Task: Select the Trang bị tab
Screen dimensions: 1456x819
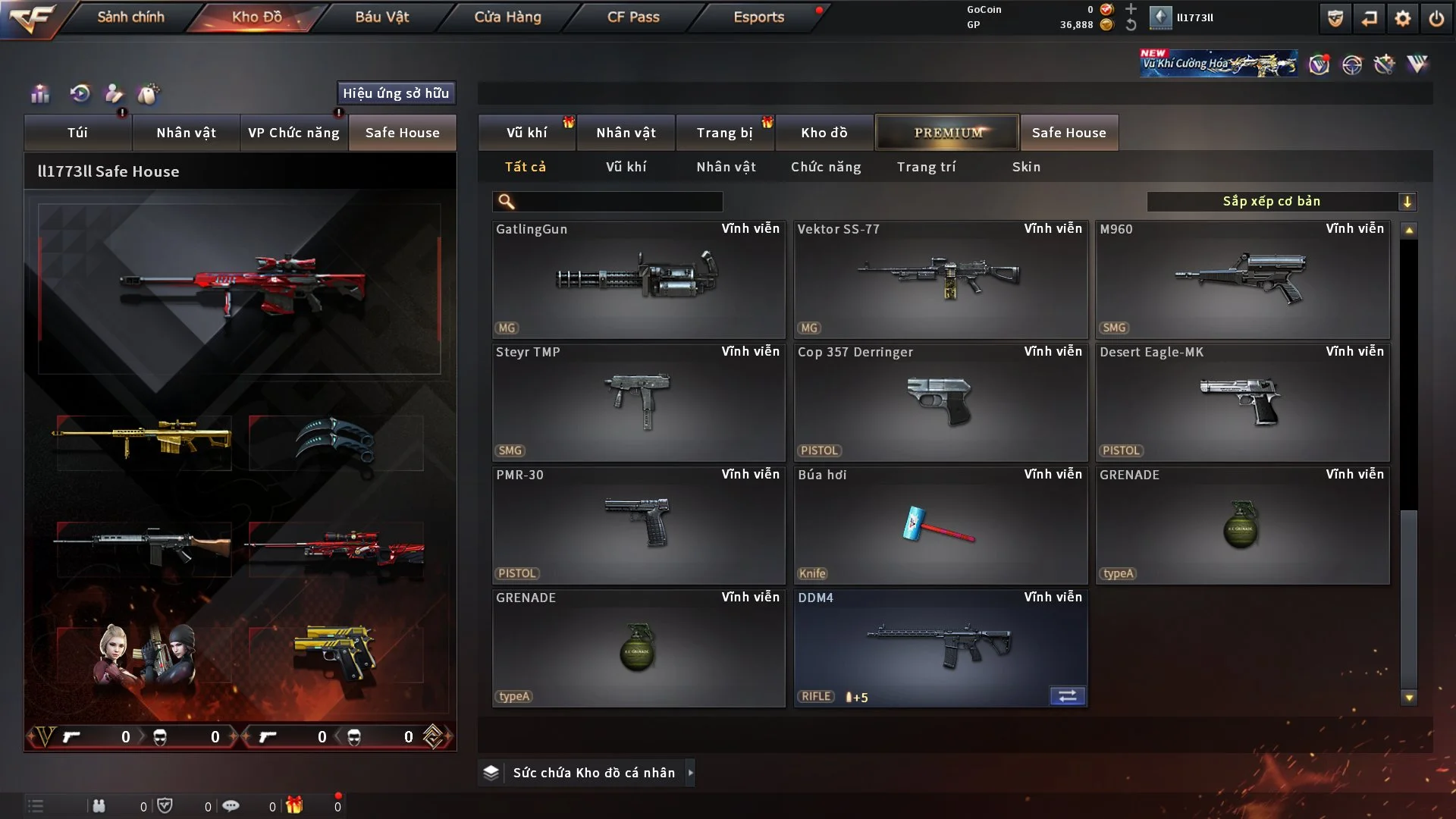Action: (x=724, y=133)
